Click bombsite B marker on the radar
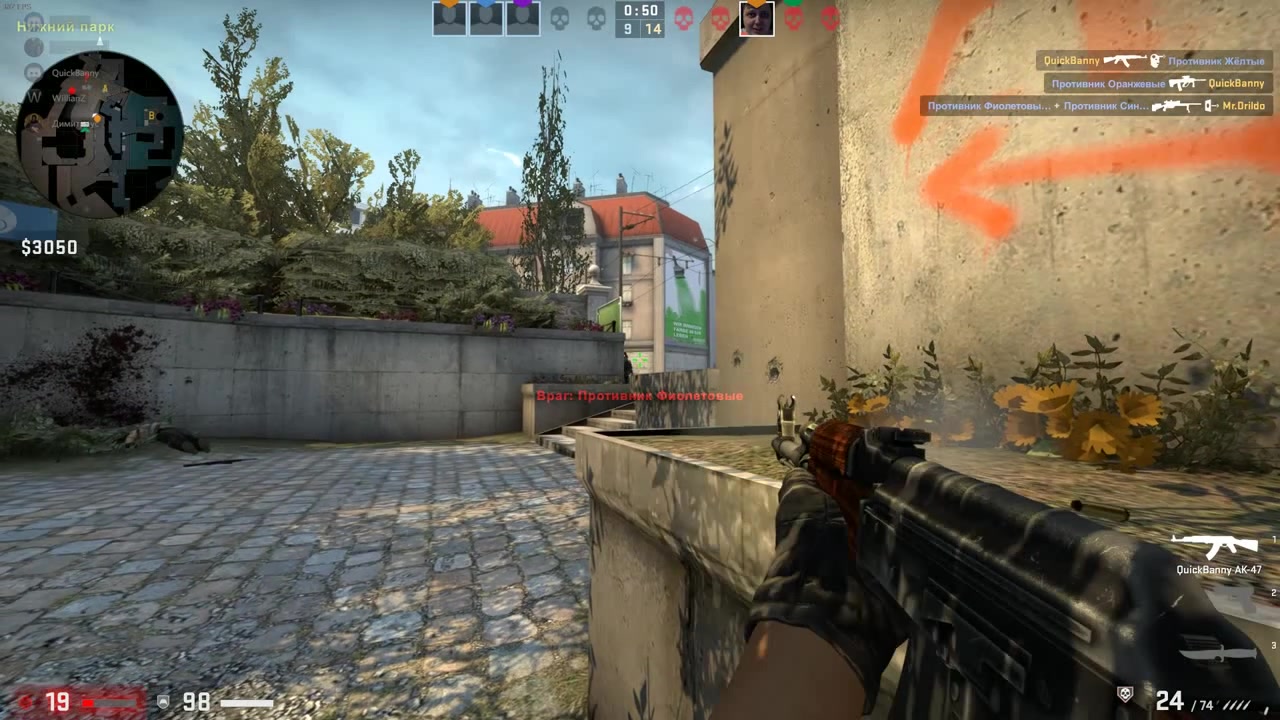Screen dimensions: 1280x720 pyautogui.click(x=152, y=115)
